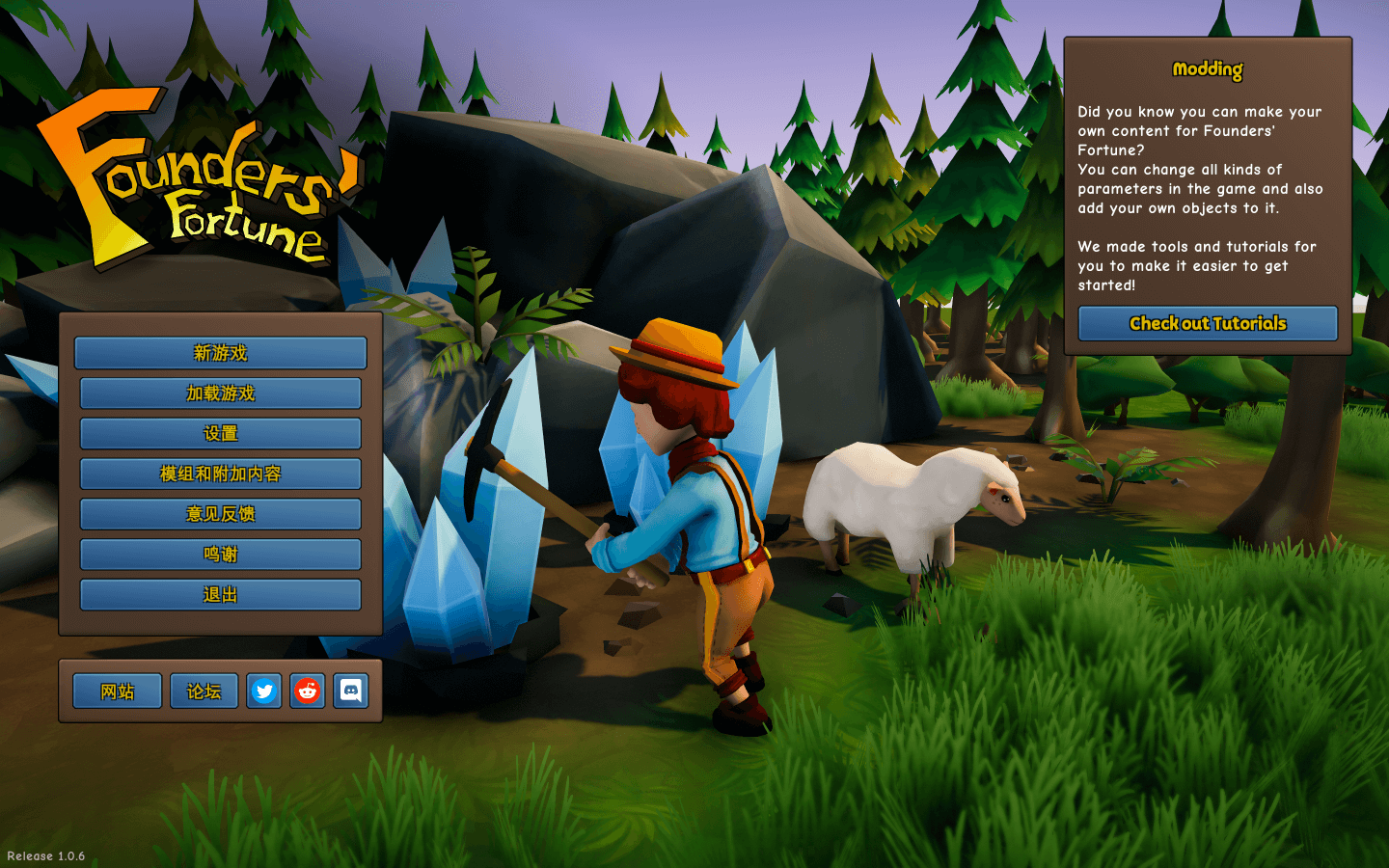This screenshot has height=868, width=1389.
Task: Start a new game with 新游戏
Action: (x=220, y=353)
